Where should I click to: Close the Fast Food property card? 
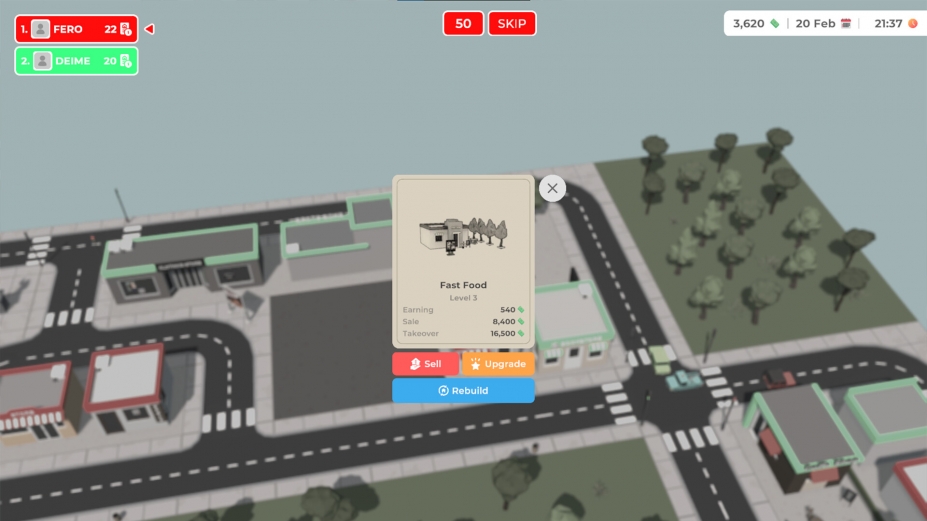[x=552, y=188]
